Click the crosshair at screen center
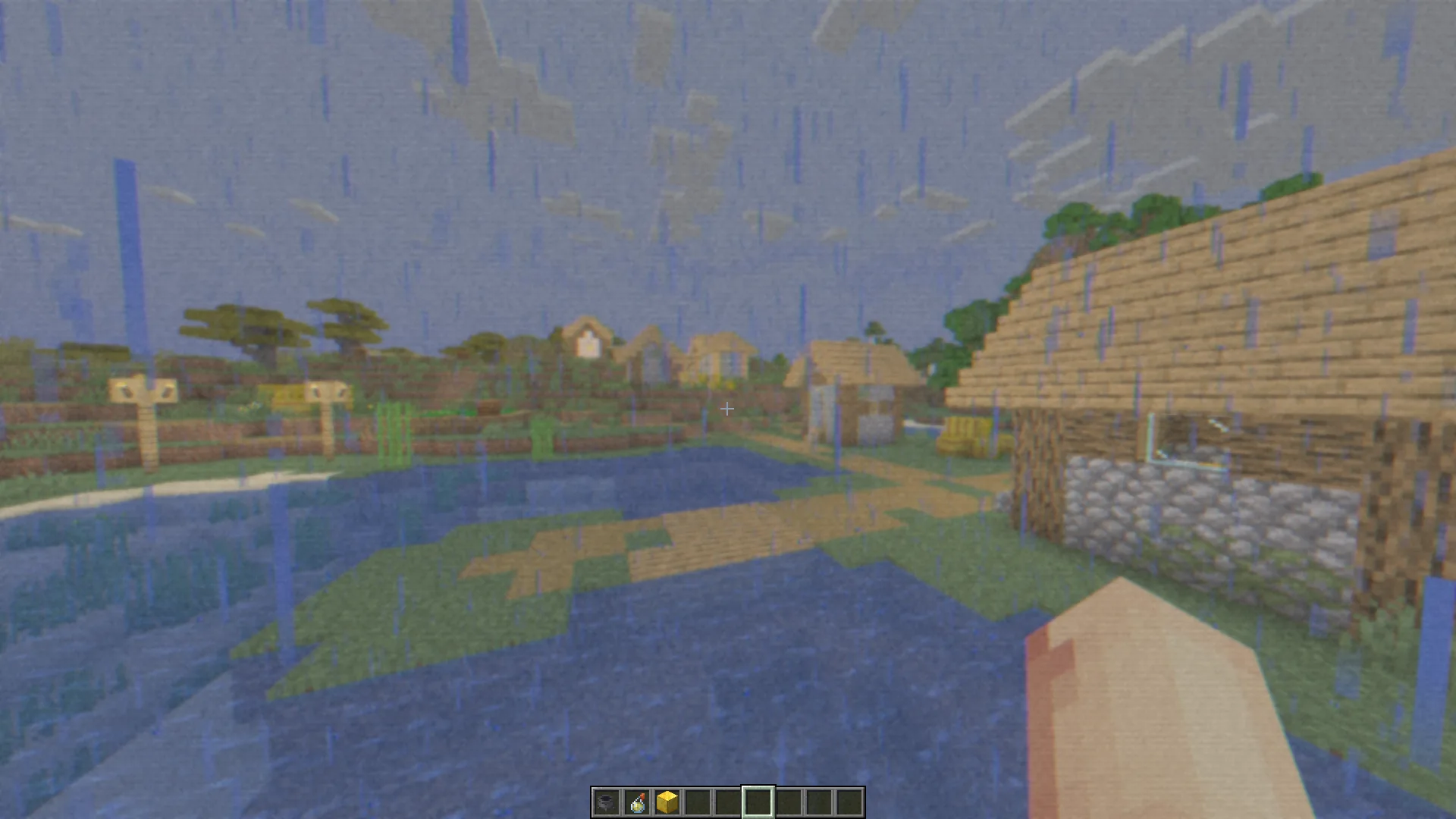 click(x=726, y=409)
